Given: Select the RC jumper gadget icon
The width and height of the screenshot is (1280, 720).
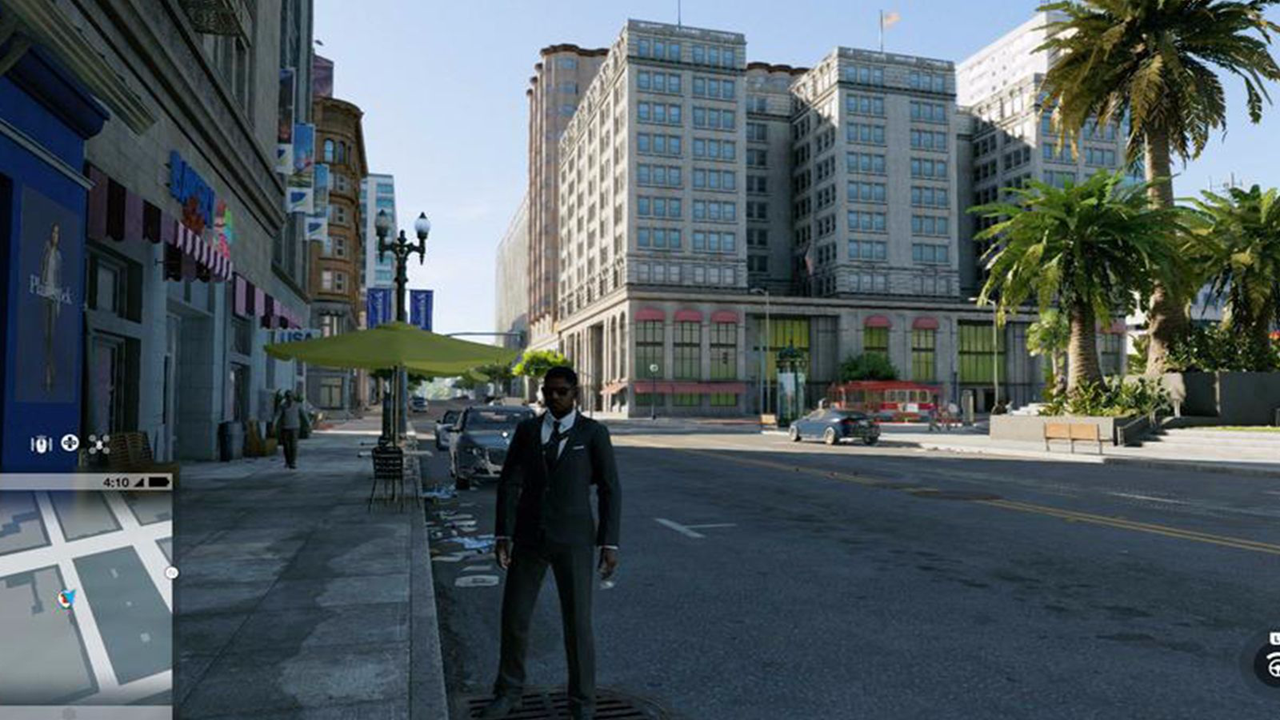Looking at the screenshot, I should [x=41, y=444].
